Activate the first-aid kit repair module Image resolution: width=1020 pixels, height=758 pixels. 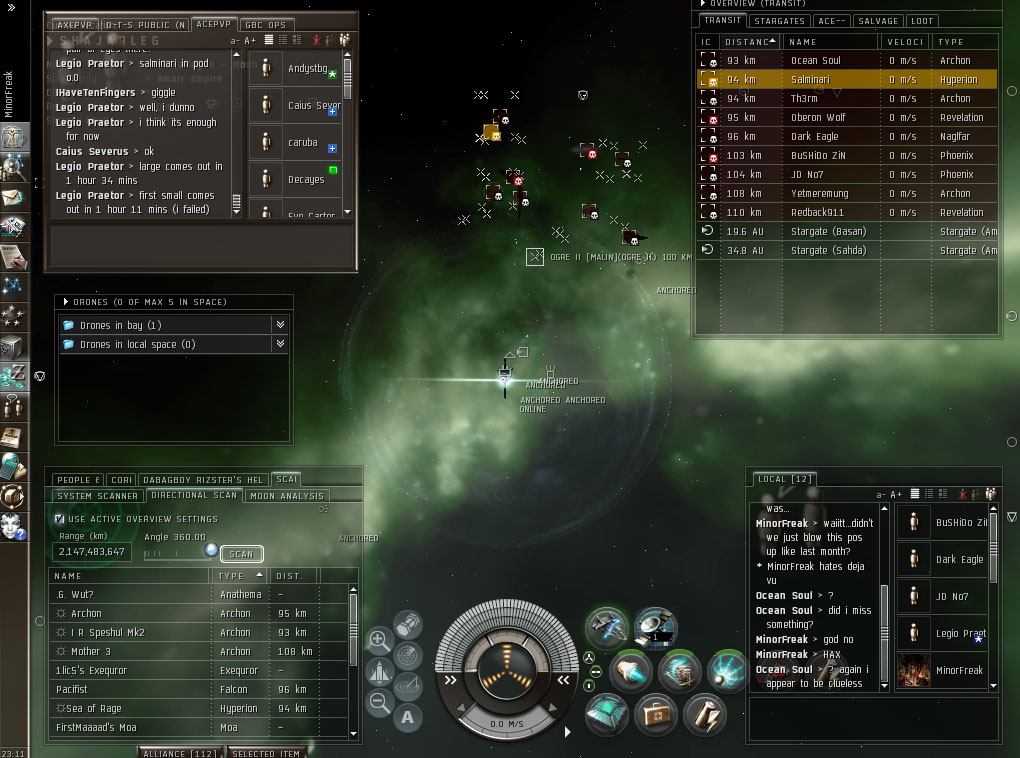(x=655, y=713)
